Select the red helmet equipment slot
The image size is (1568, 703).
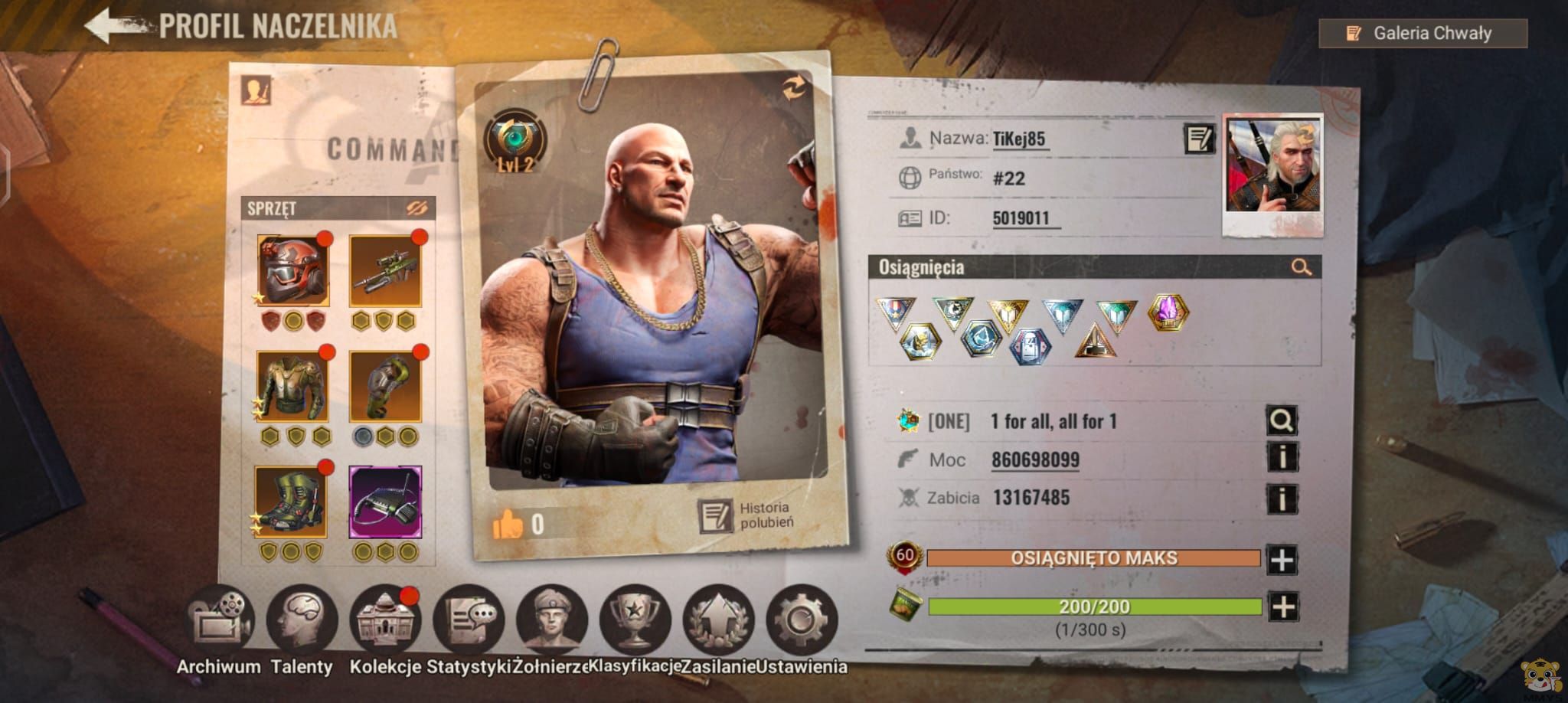pyautogui.click(x=293, y=271)
